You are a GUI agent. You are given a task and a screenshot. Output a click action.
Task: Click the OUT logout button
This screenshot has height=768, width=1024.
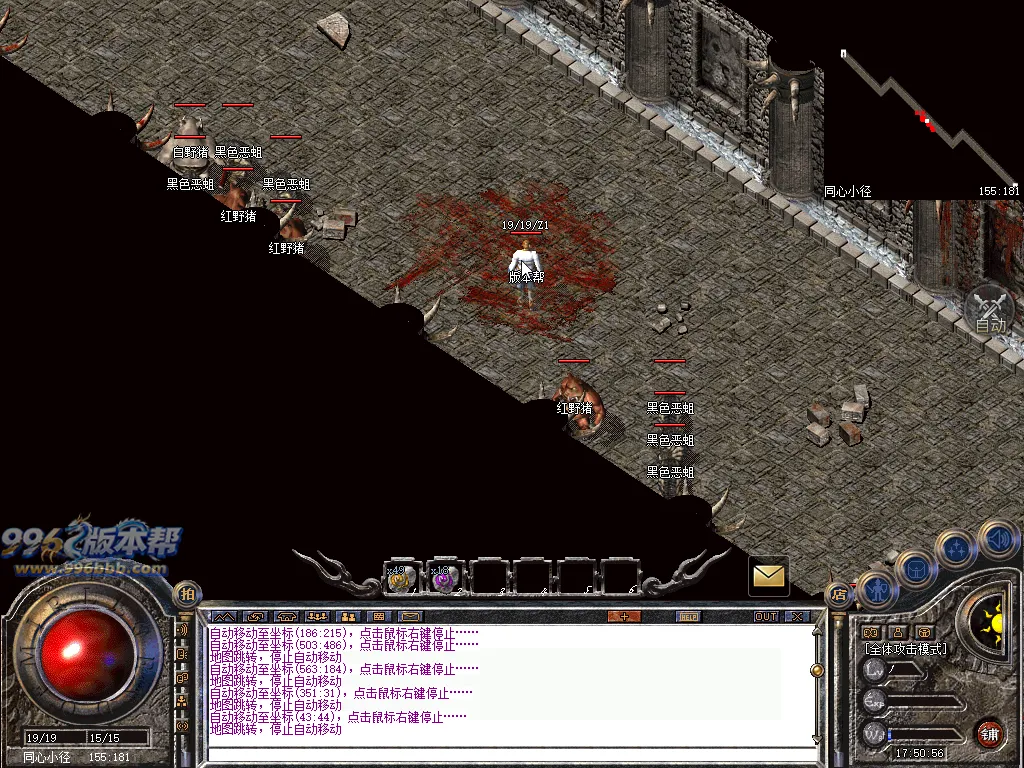point(766,616)
